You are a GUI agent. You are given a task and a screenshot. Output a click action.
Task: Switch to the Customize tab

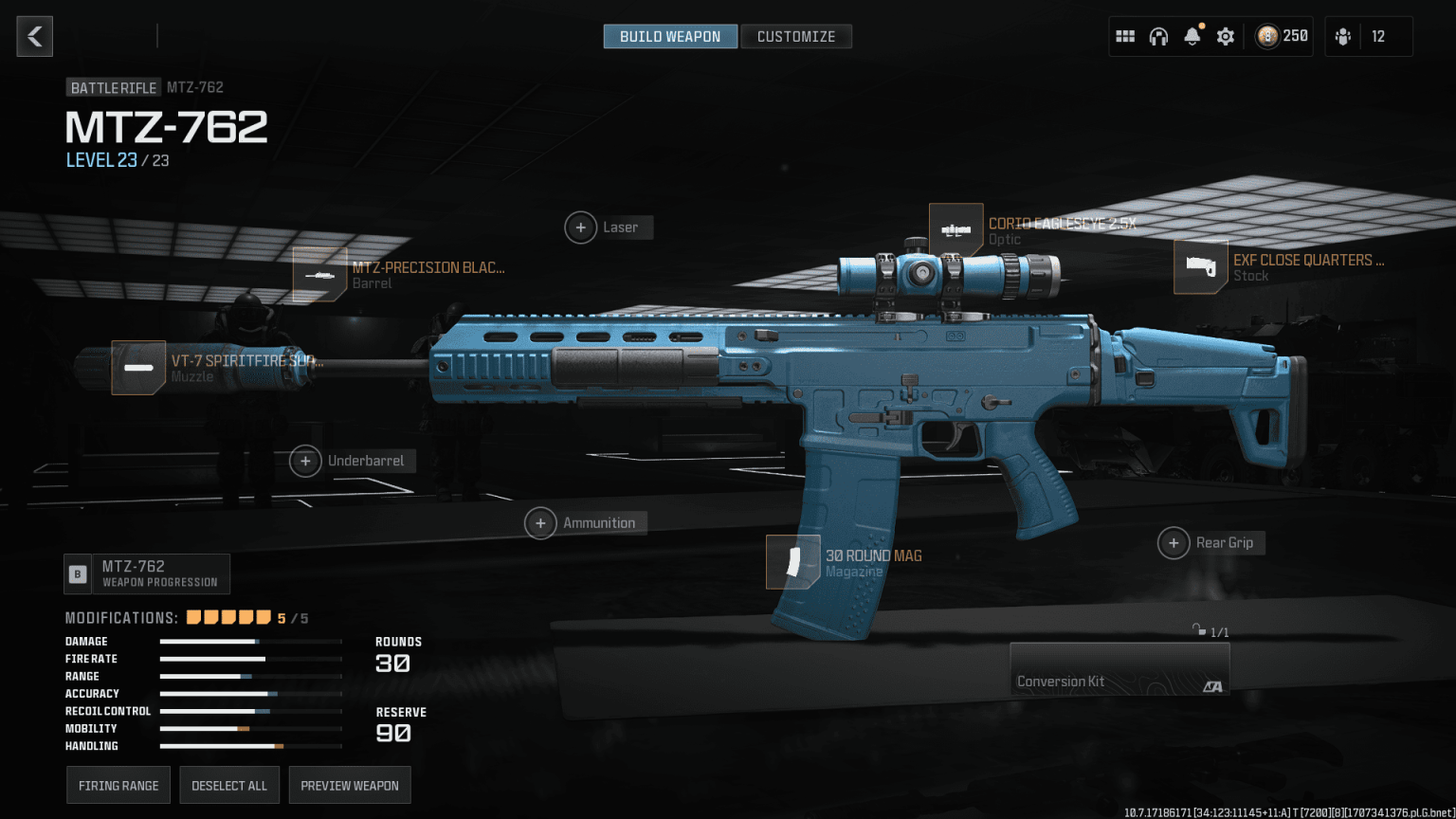[796, 36]
